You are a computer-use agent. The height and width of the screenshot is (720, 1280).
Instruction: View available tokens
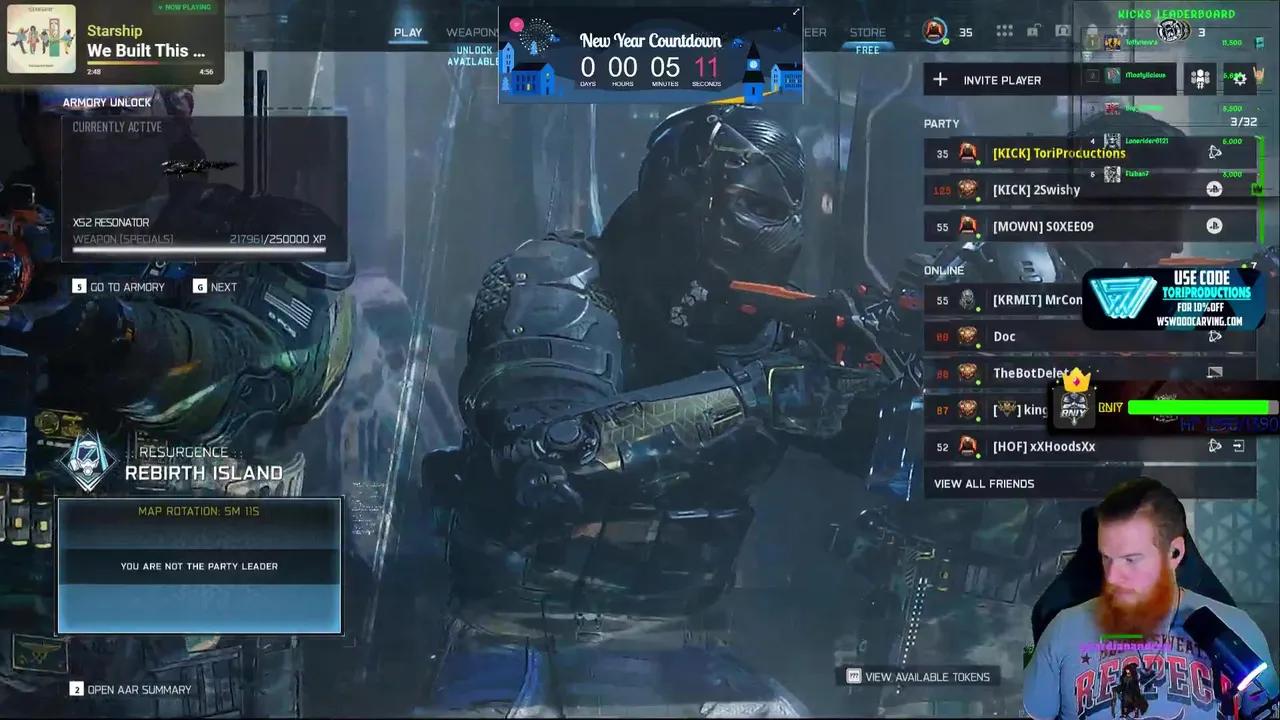click(918, 677)
